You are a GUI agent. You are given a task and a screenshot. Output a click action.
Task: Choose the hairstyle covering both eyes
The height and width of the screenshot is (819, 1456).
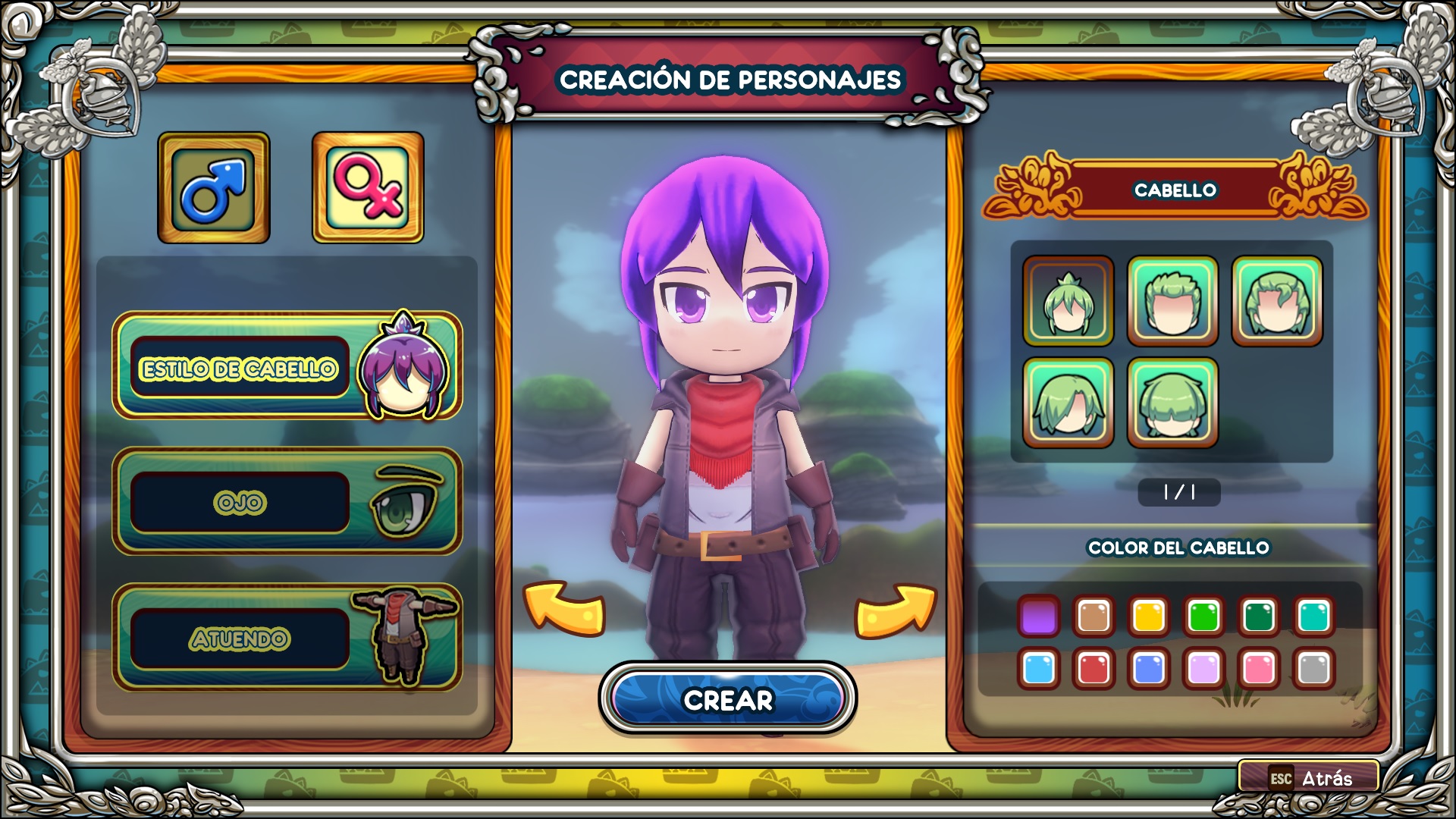click(1172, 403)
